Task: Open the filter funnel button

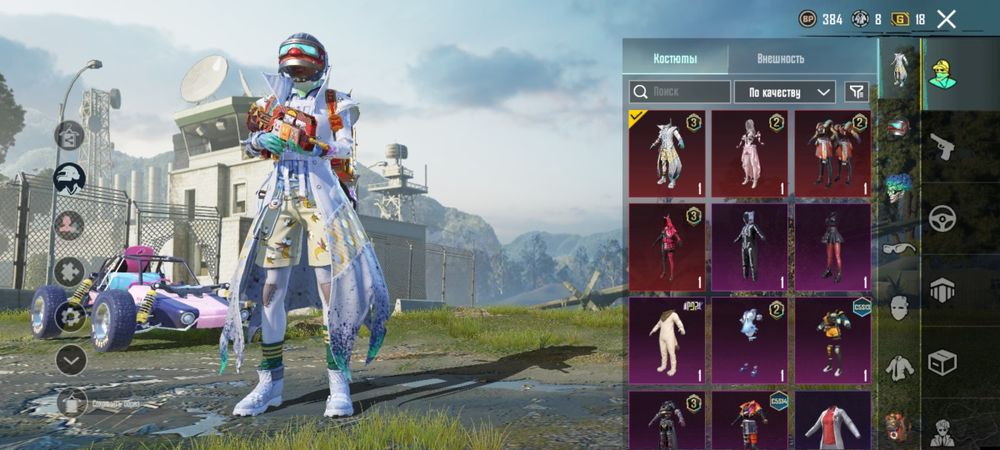Action: click(856, 92)
